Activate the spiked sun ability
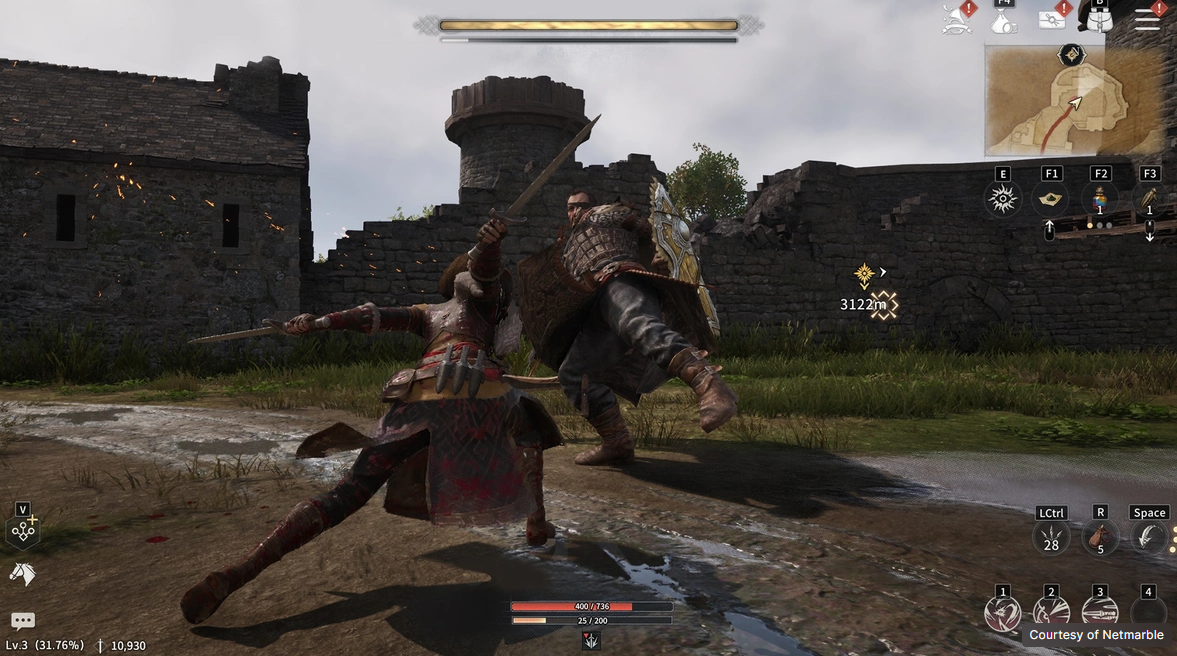 1002,200
